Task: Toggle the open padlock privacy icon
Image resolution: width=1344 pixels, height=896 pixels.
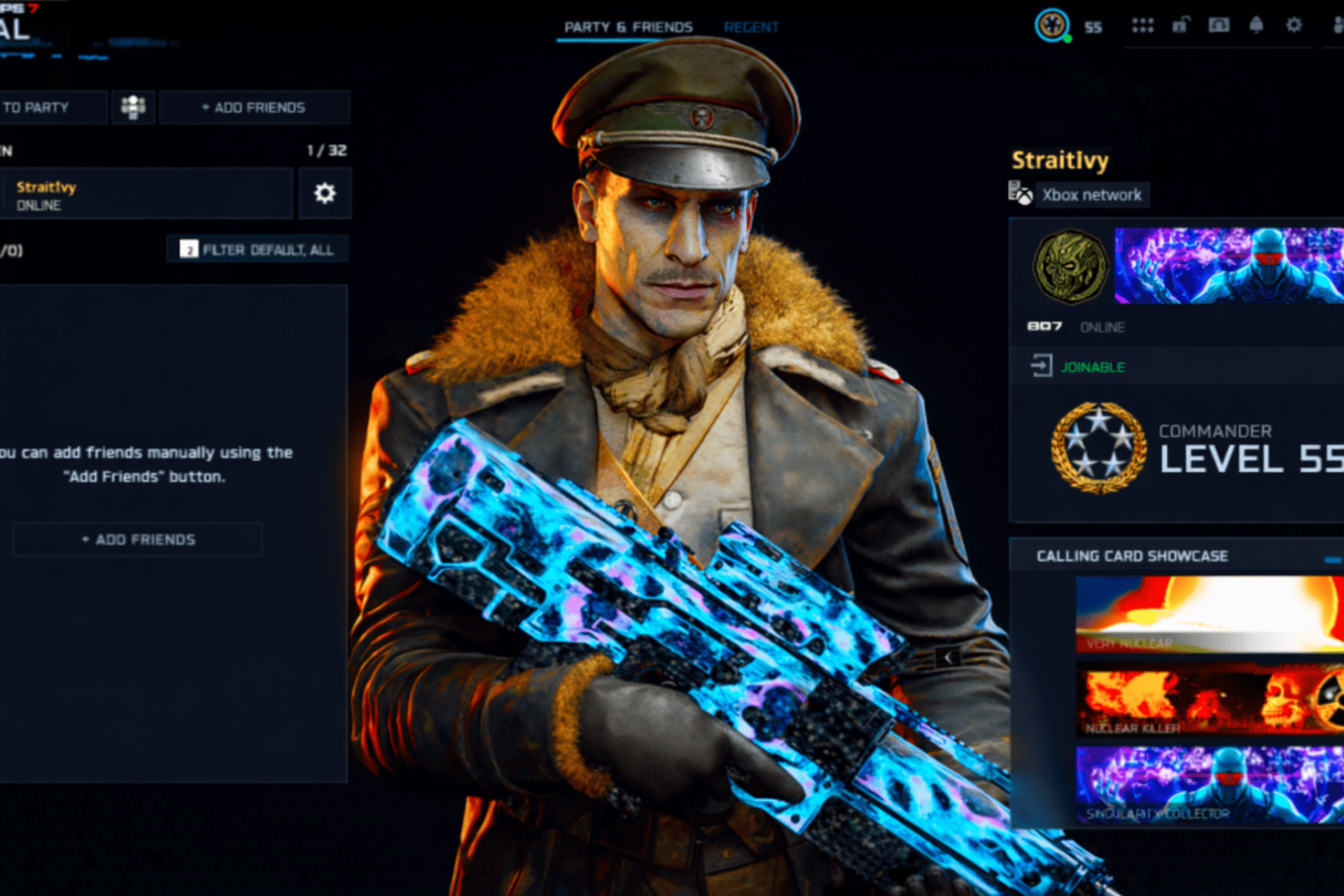Action: click(x=1181, y=26)
